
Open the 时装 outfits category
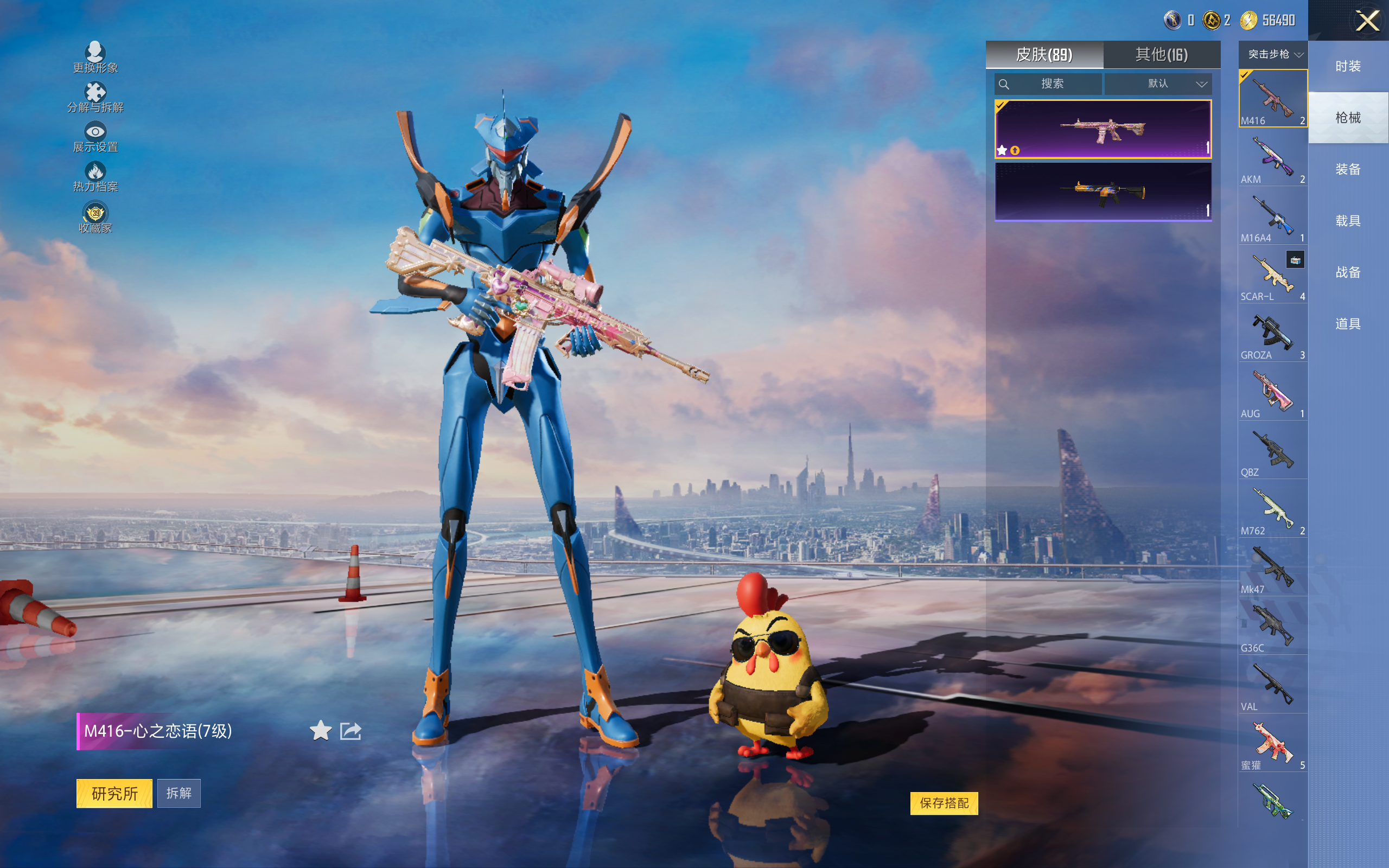1348,66
